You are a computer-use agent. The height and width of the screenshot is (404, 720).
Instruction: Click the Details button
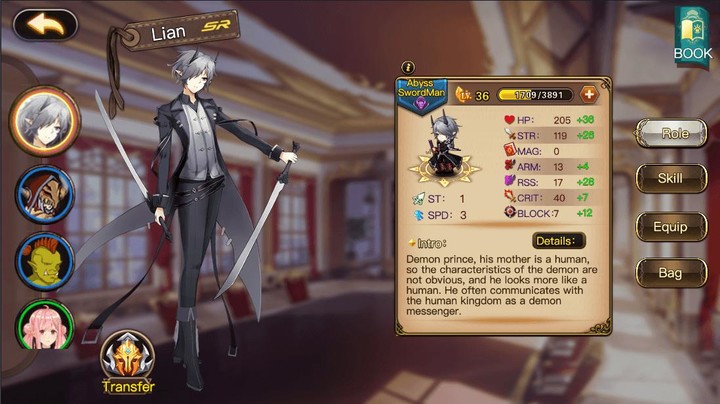tap(558, 241)
